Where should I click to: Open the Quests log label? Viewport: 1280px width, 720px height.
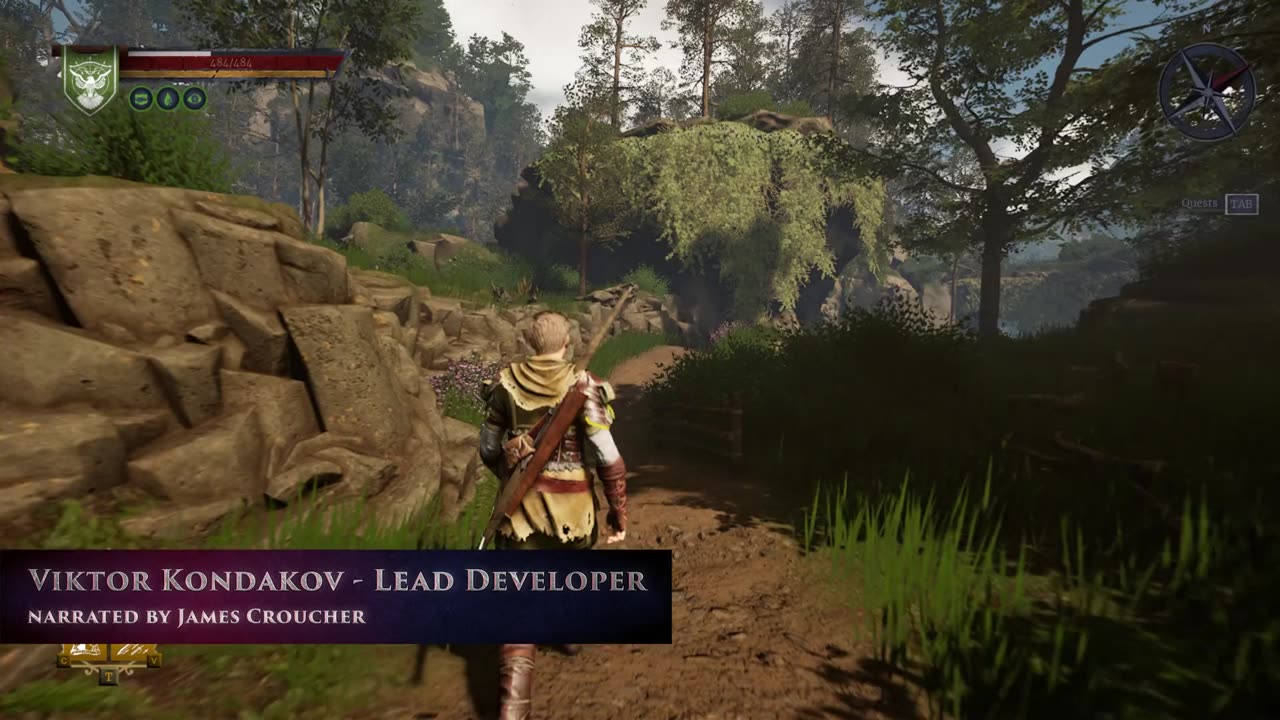1200,204
